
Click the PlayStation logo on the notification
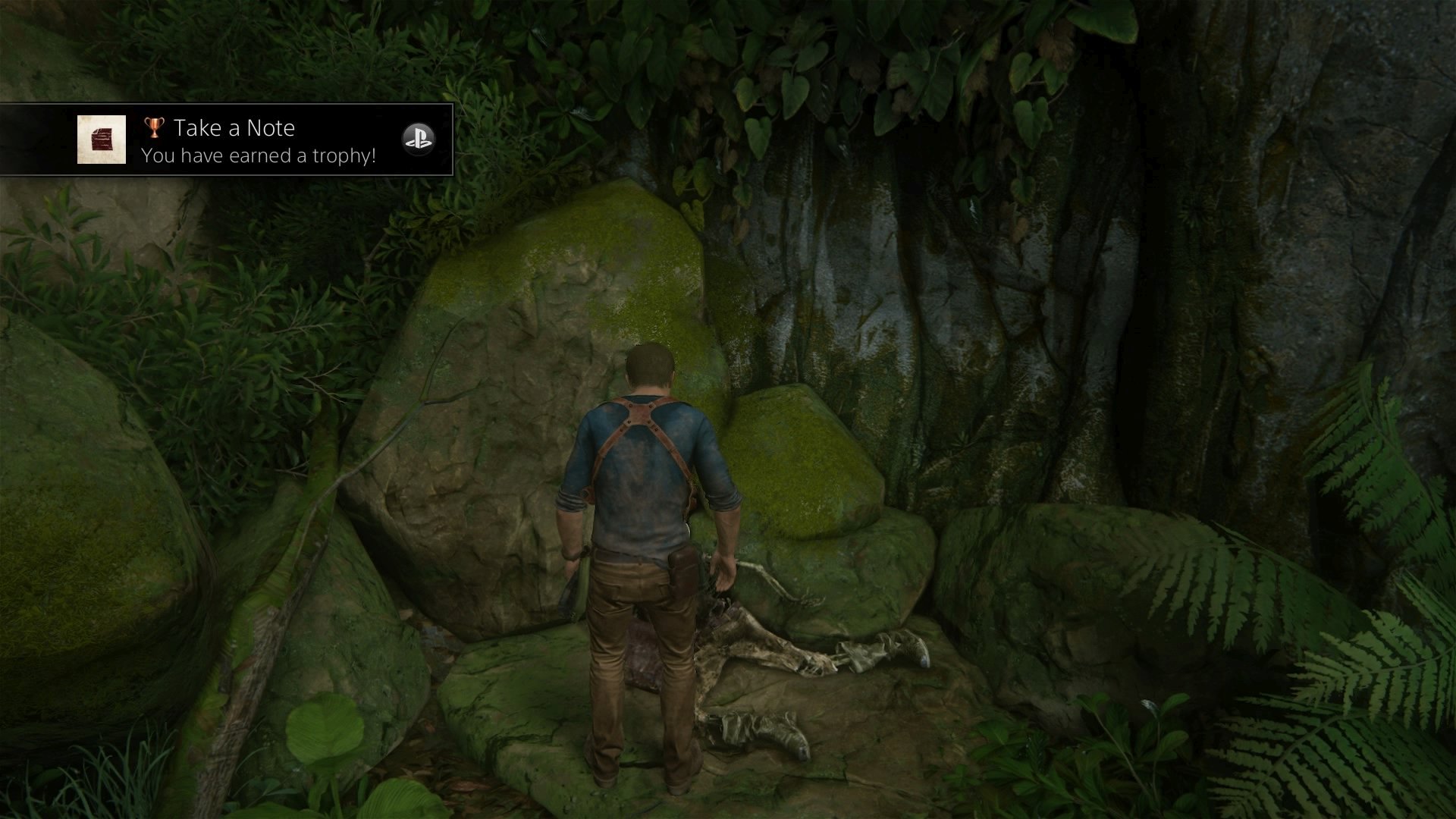point(418,139)
